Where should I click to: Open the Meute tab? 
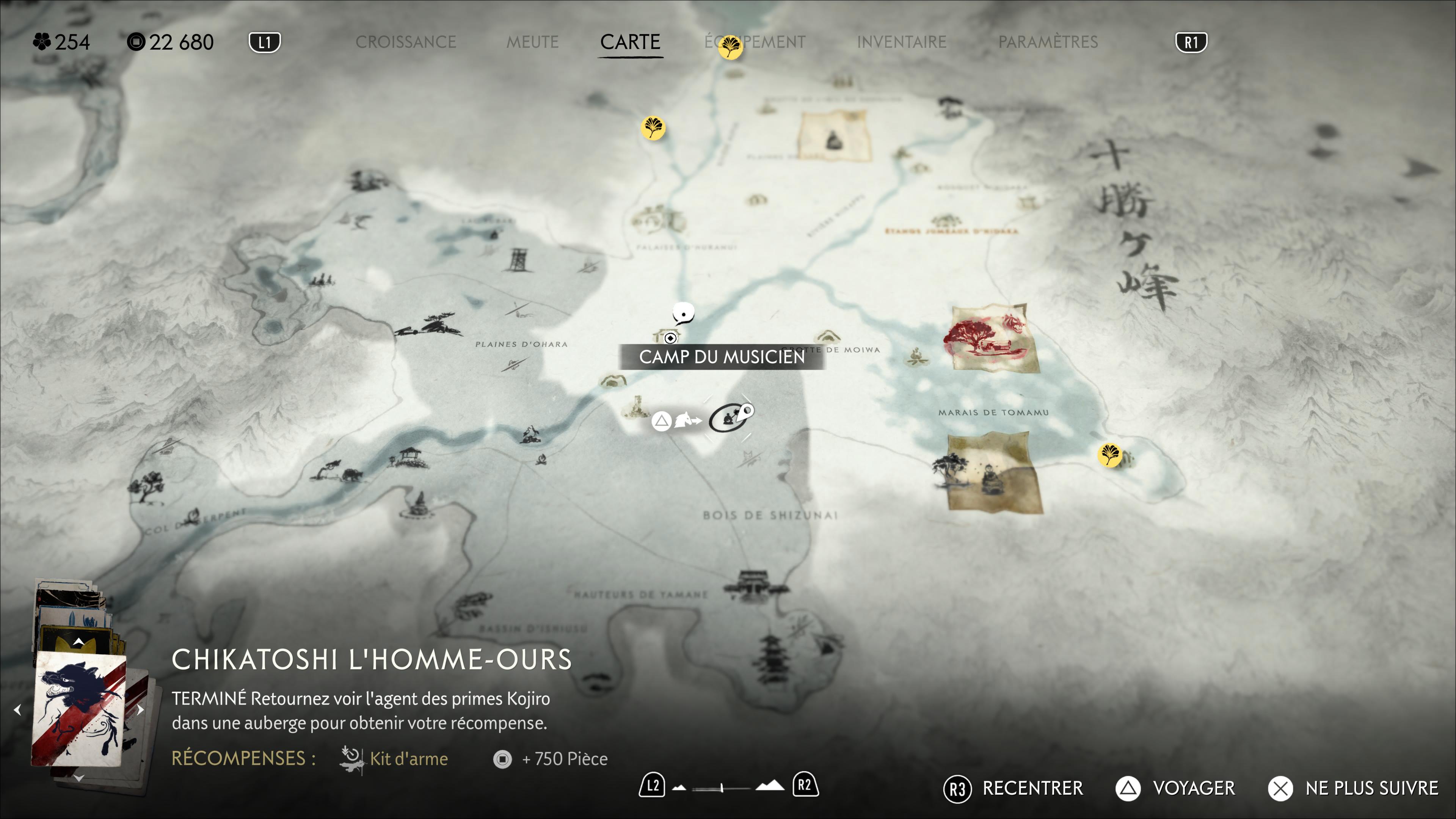tap(532, 42)
